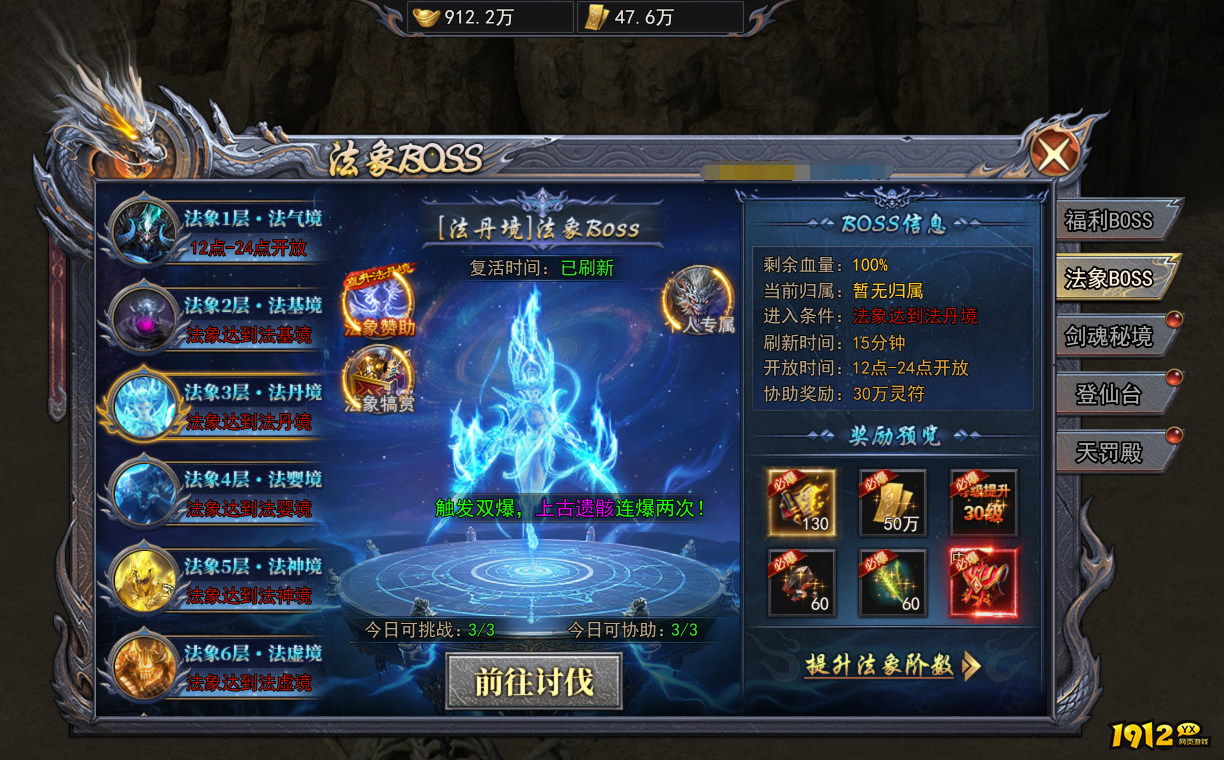Open the 天罚殿 tab

click(1108, 453)
